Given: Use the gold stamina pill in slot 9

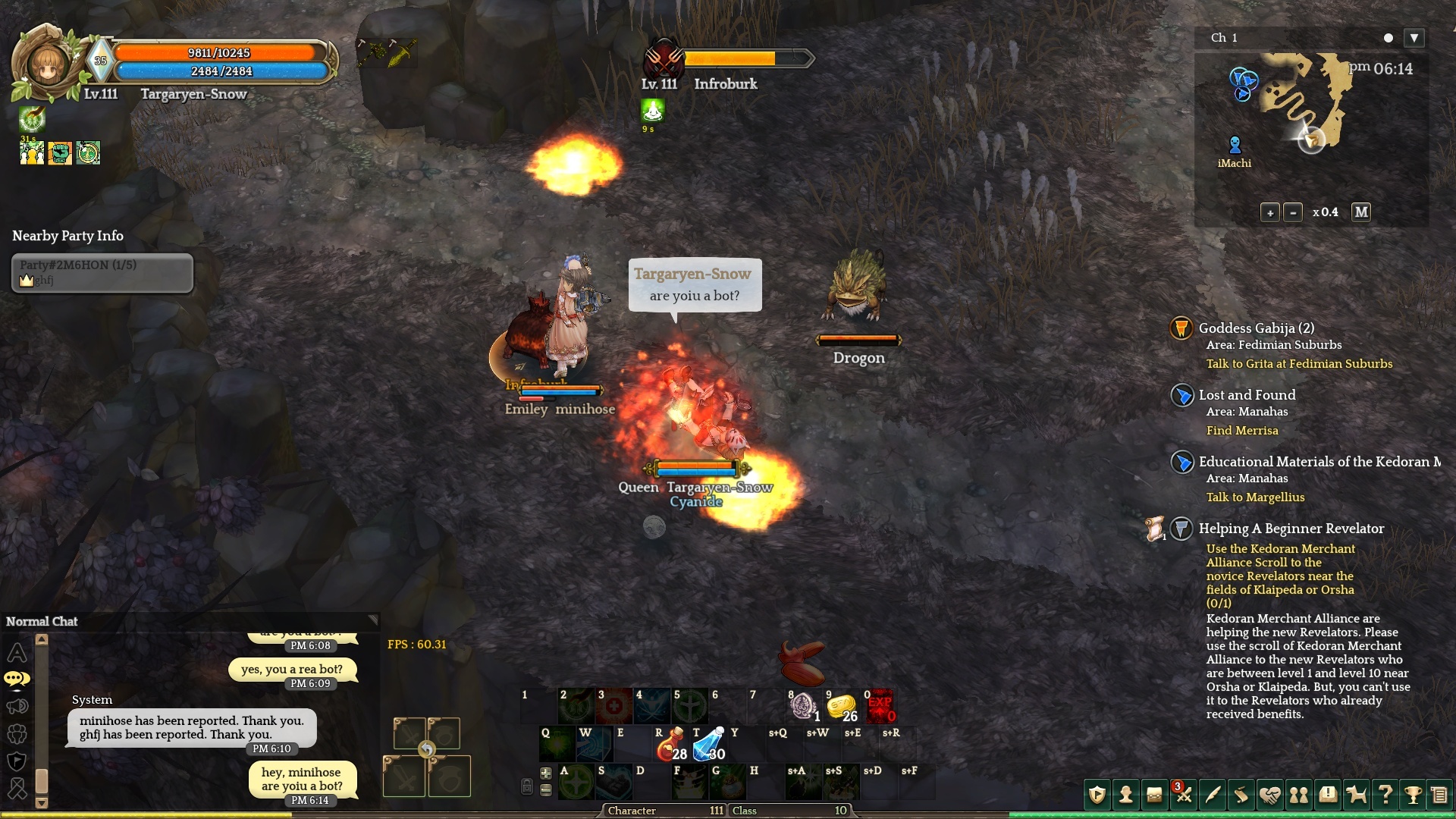Looking at the screenshot, I should click(x=841, y=707).
